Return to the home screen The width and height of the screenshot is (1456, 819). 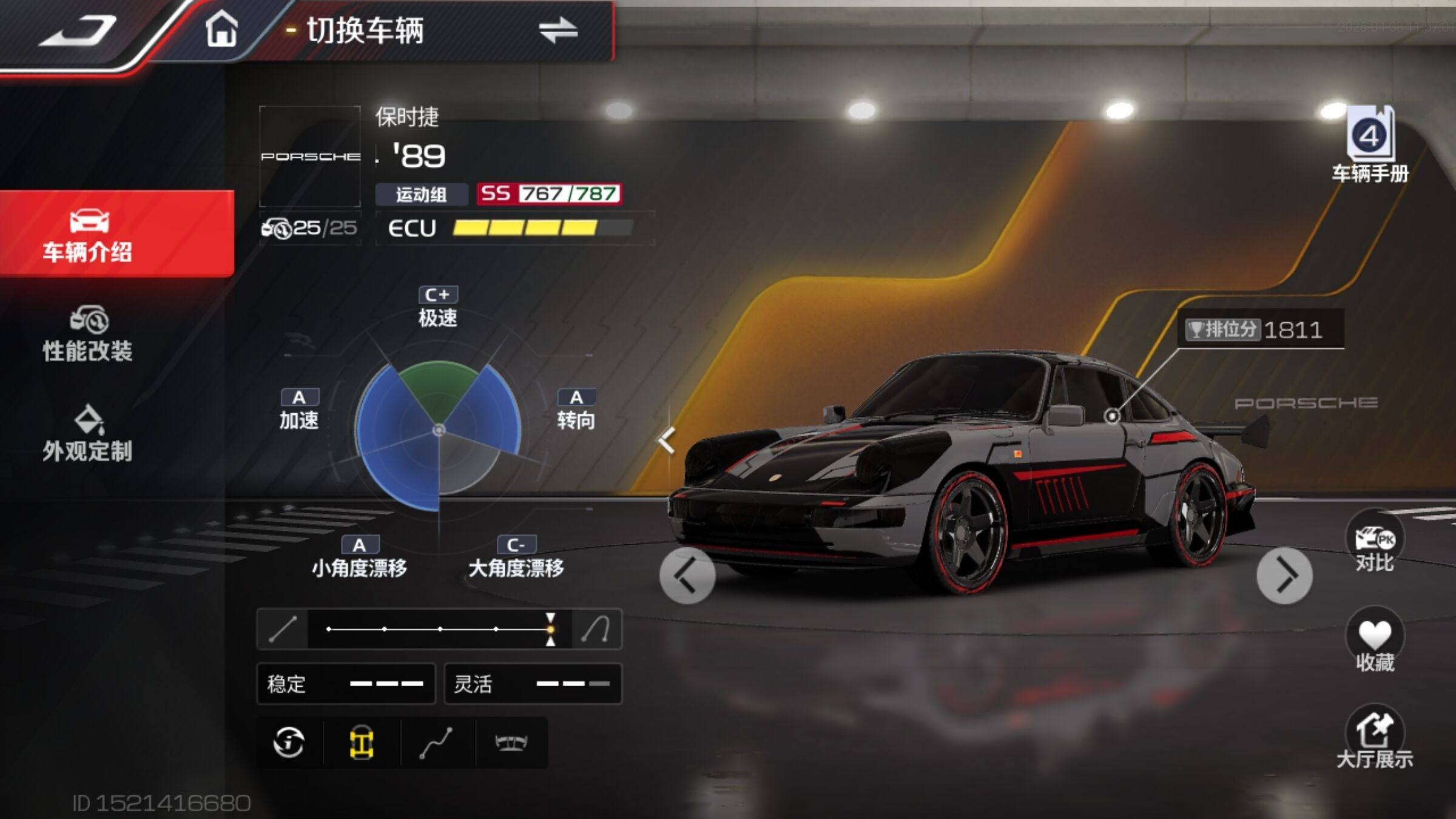(x=221, y=29)
